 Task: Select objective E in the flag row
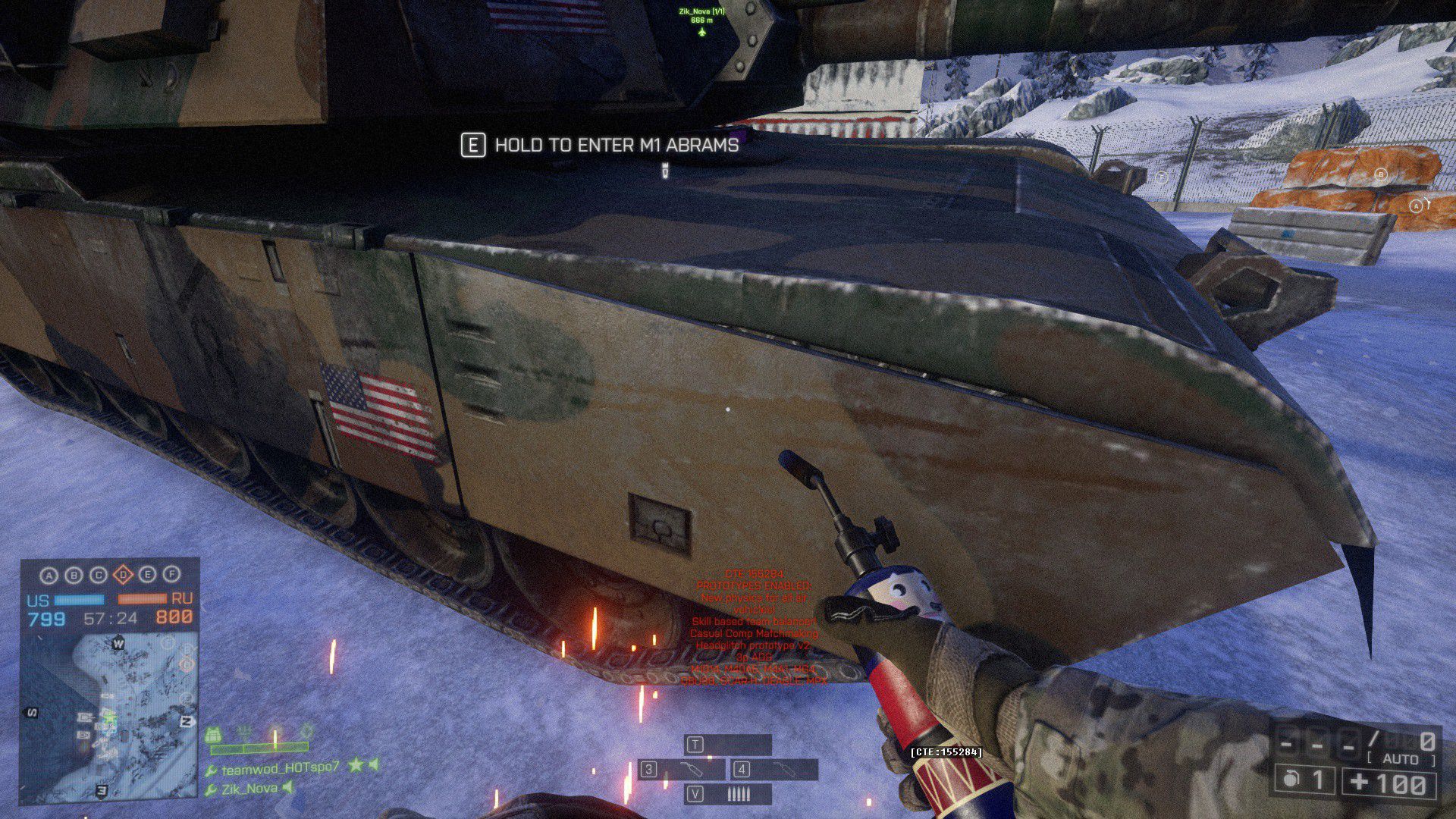(x=147, y=575)
